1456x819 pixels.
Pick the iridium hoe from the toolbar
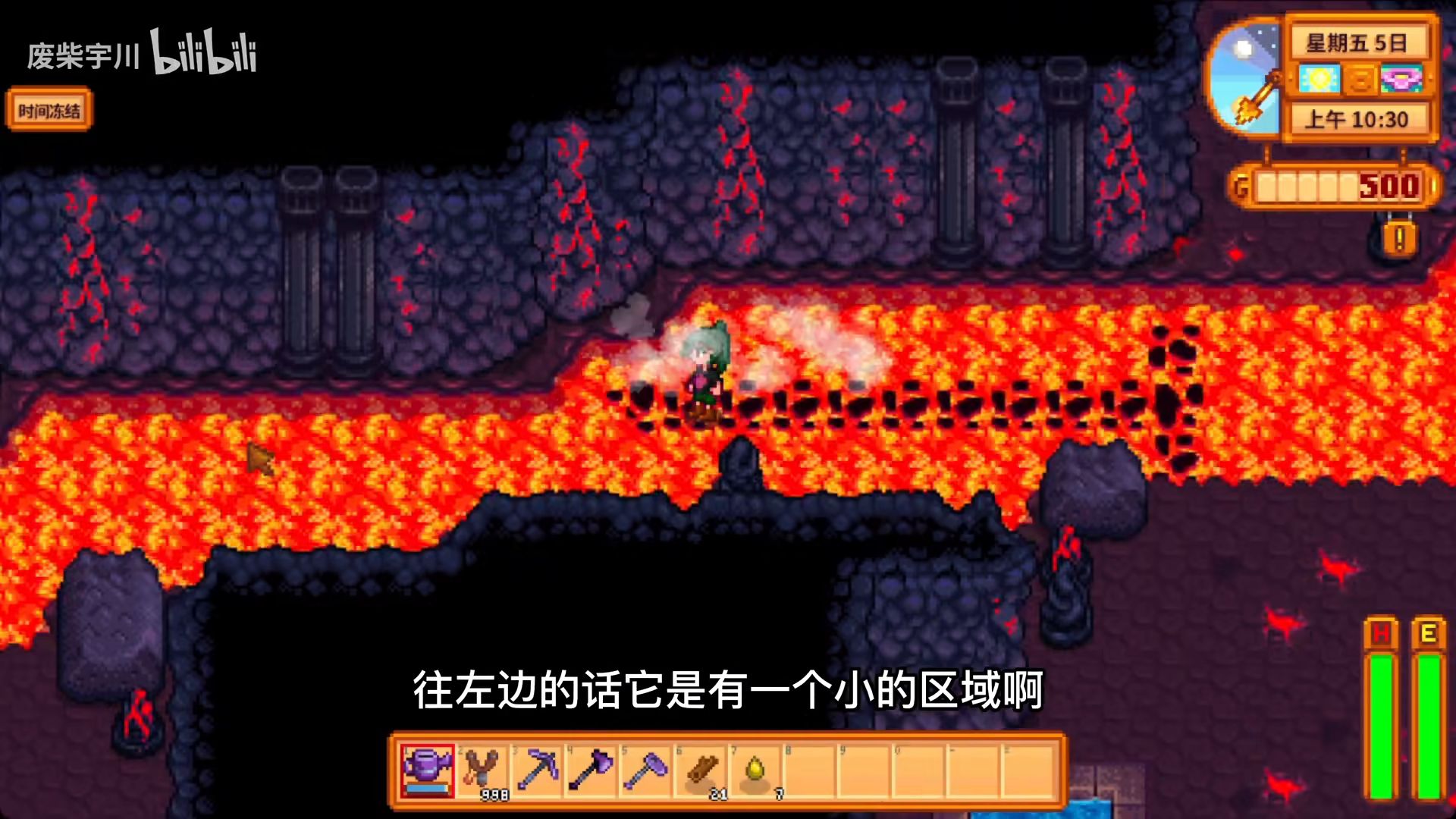(x=647, y=770)
